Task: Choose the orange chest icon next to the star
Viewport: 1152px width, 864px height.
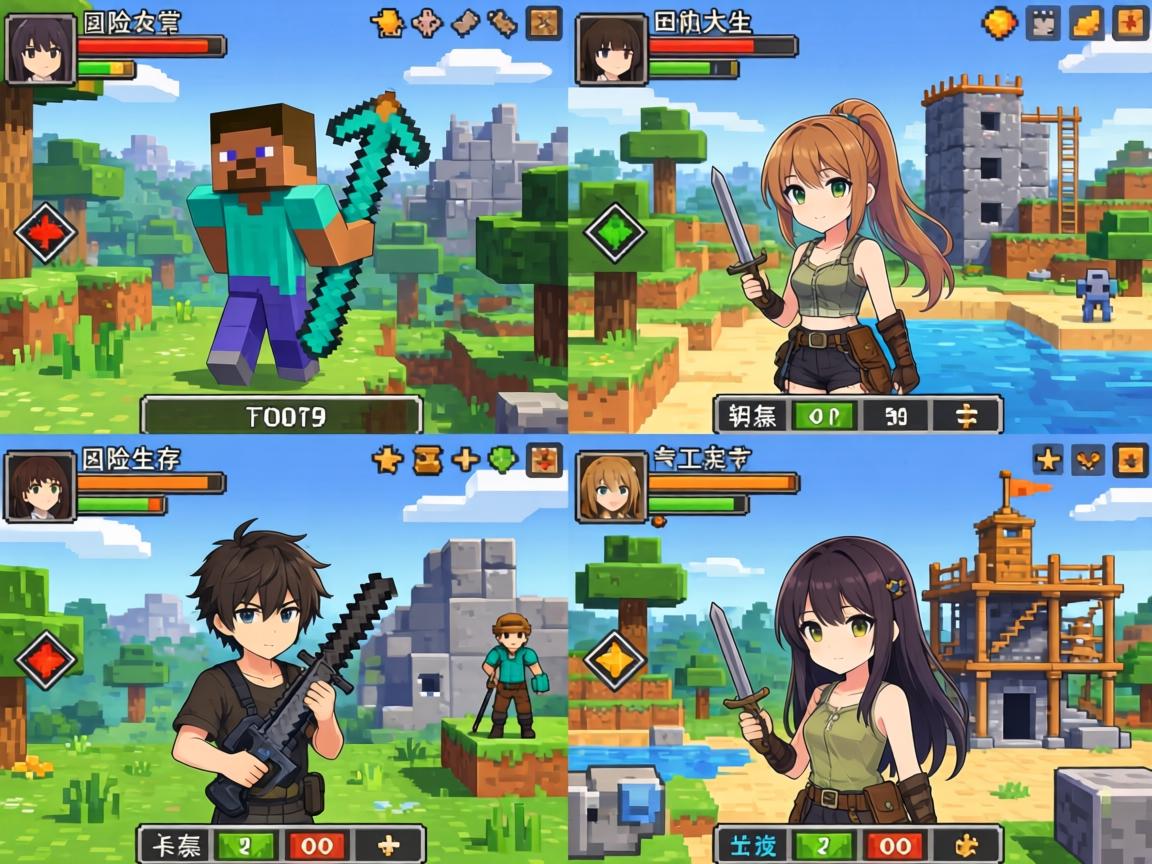Action: pos(427,459)
